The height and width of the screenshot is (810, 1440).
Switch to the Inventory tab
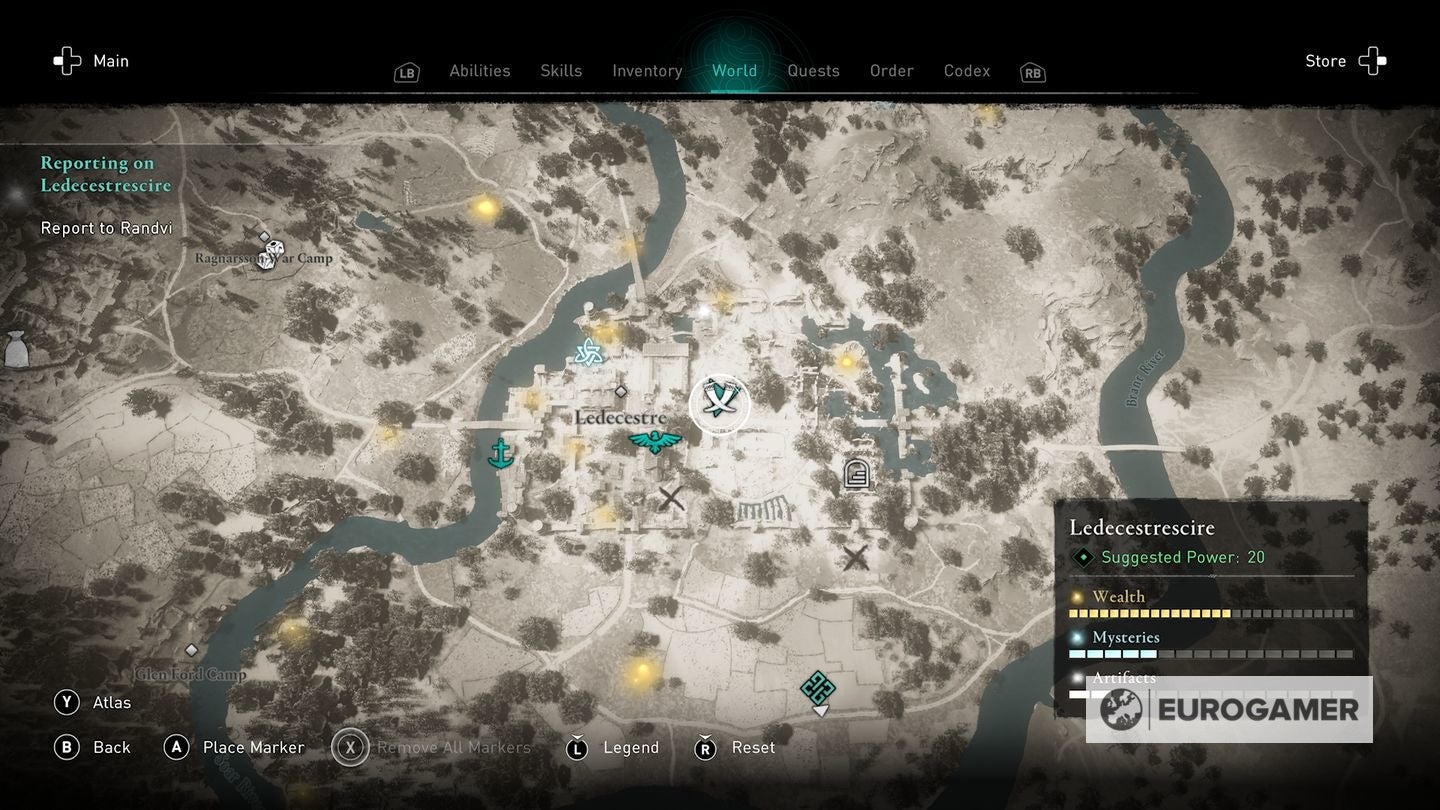coord(647,70)
